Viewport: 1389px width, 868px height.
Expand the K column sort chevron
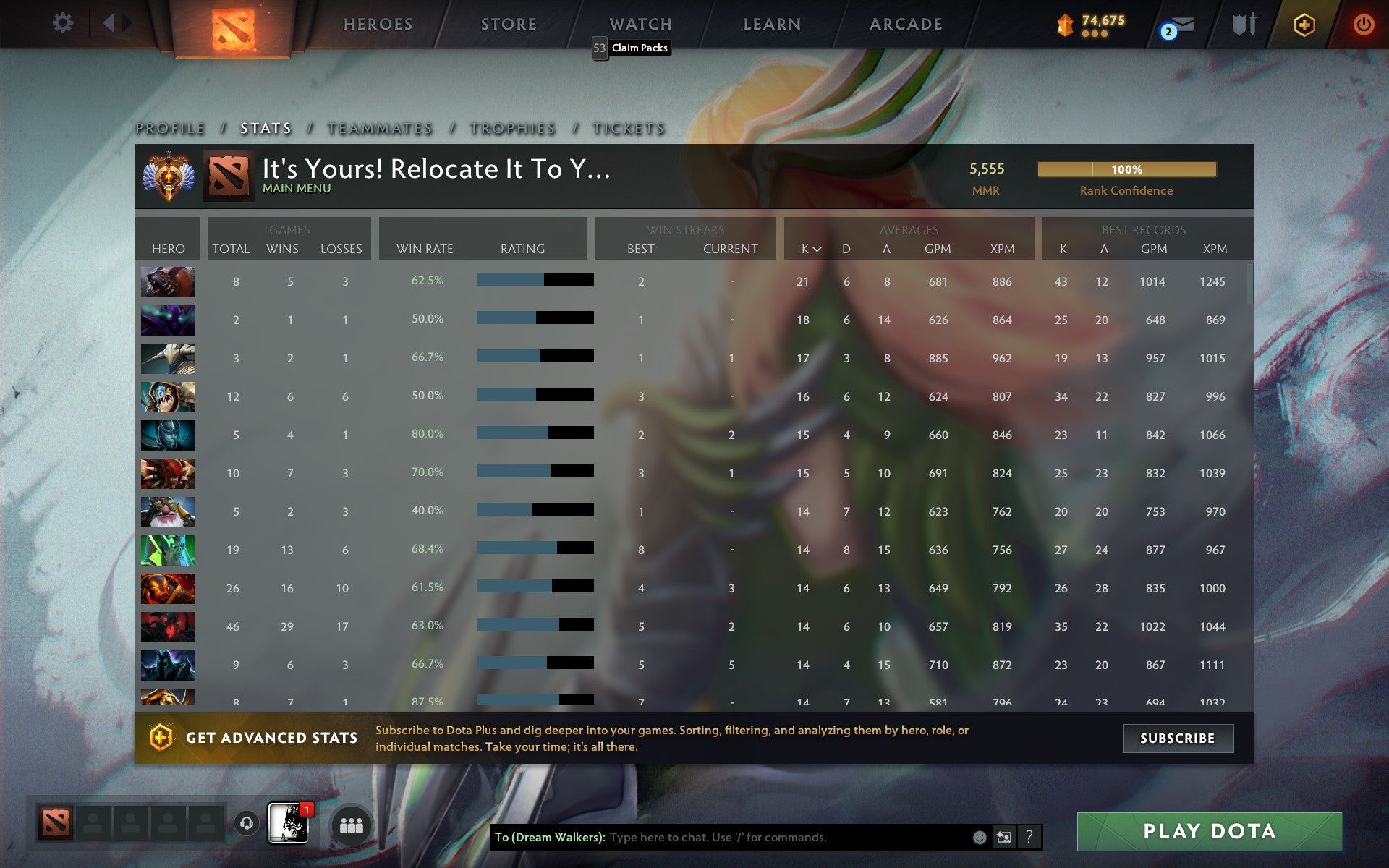pos(817,250)
